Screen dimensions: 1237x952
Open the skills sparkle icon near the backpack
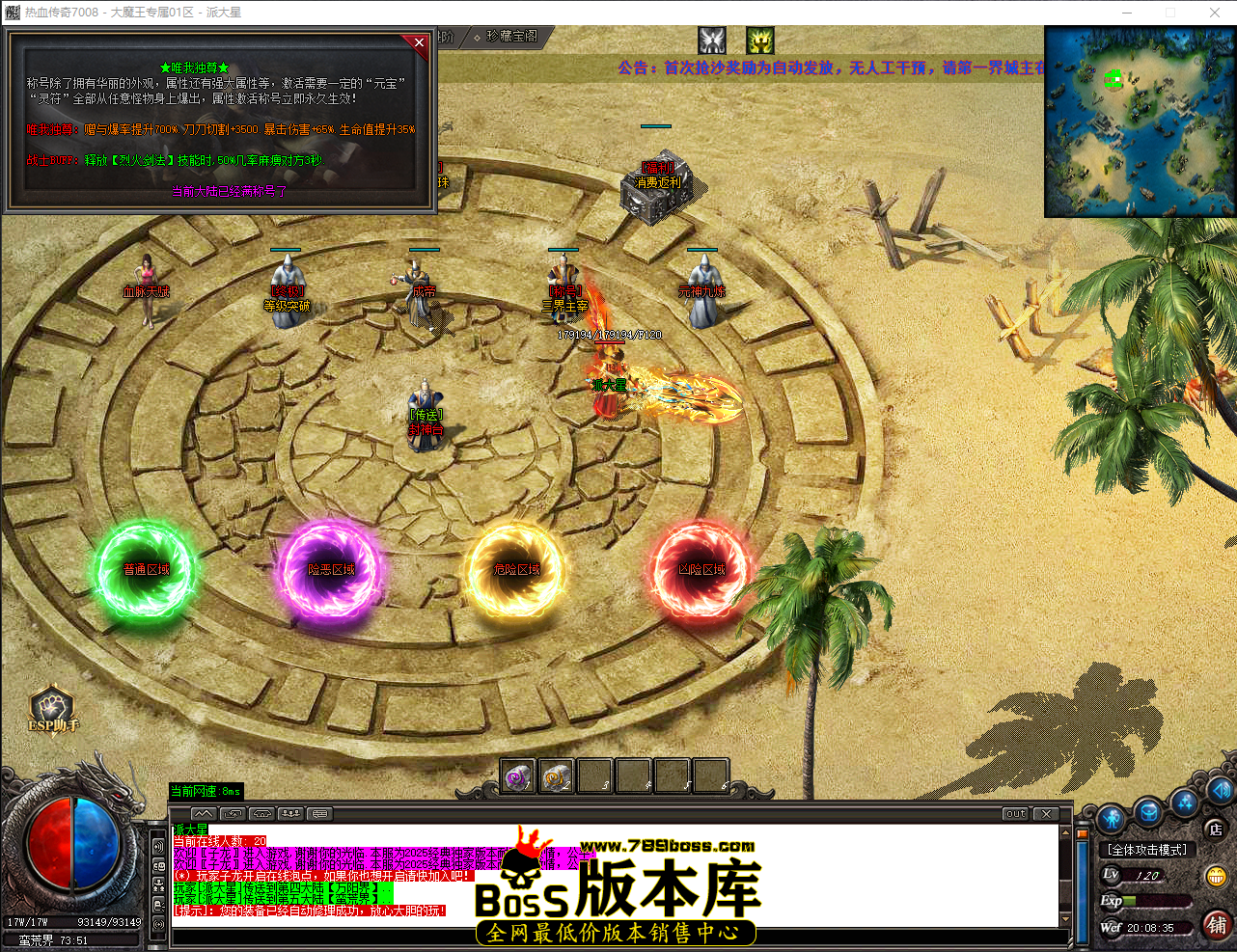1185,804
